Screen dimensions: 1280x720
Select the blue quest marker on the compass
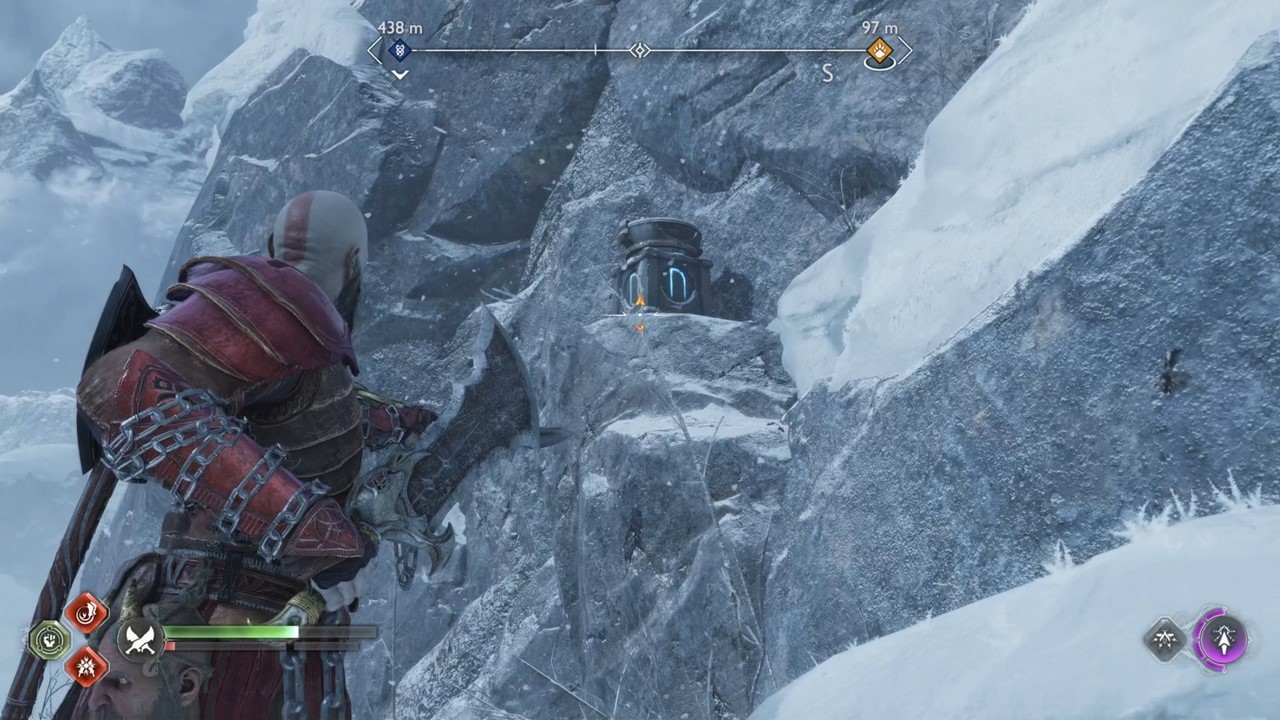click(399, 51)
